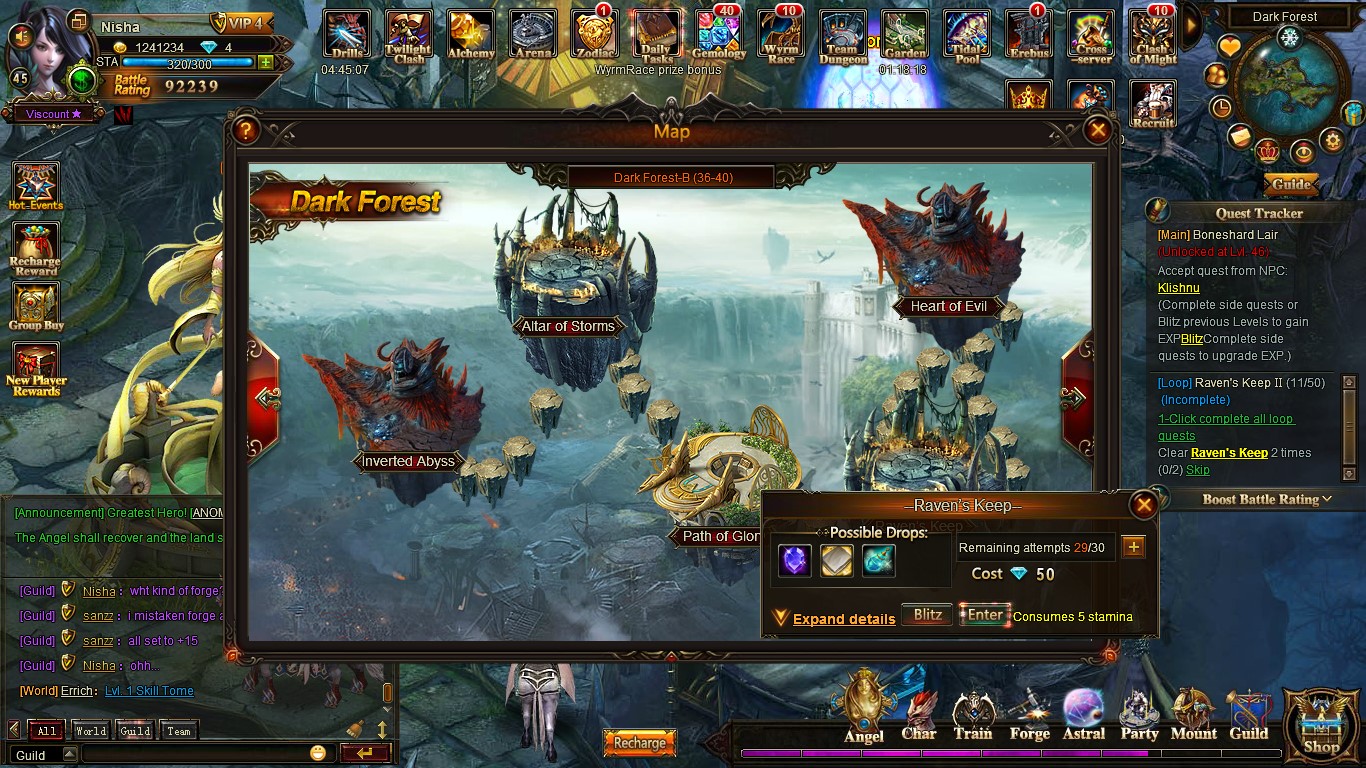Screen dimensions: 1366x768
Task: Close the Raven's Keep popup
Action: pyautogui.click(x=1144, y=505)
